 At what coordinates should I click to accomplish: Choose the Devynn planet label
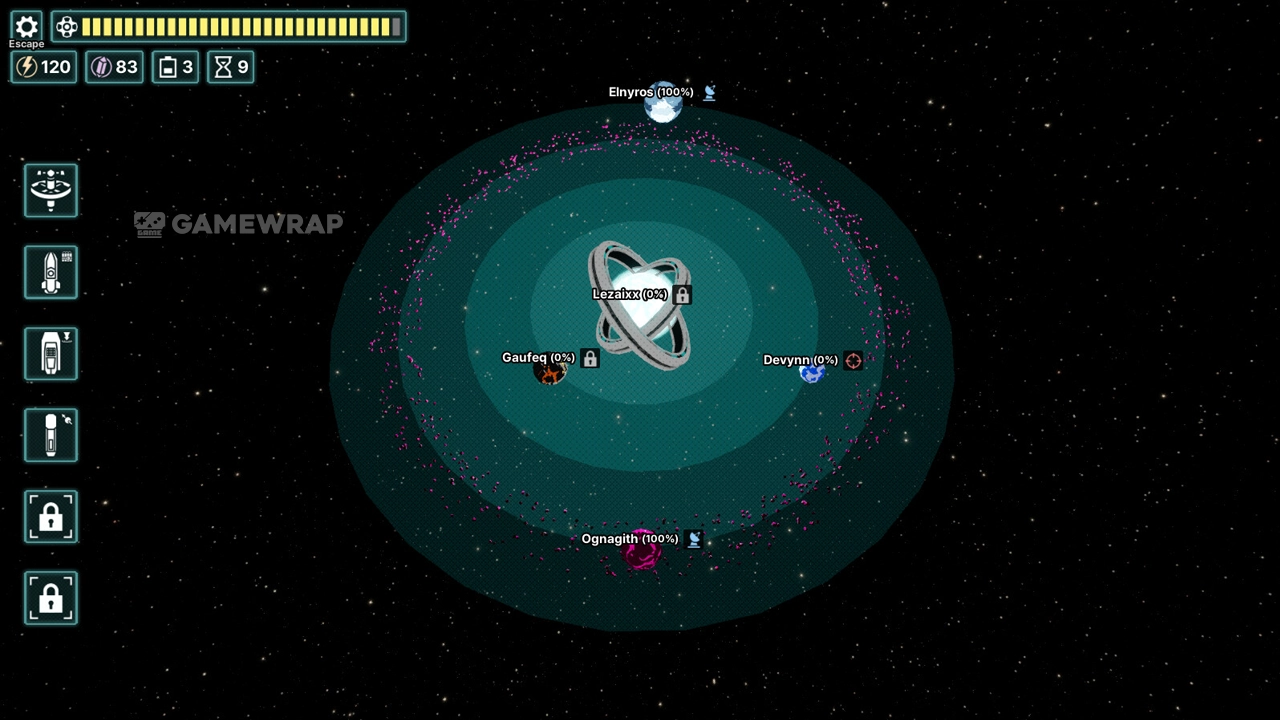[800, 360]
